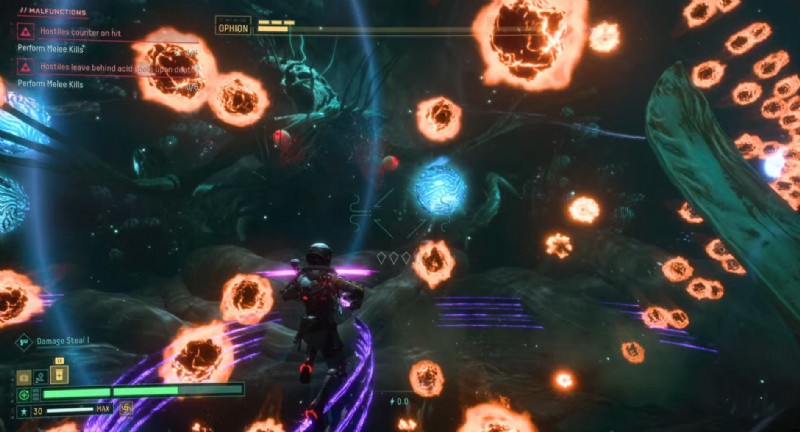Select the highlighted yellow consumable slot

pos(59,375)
